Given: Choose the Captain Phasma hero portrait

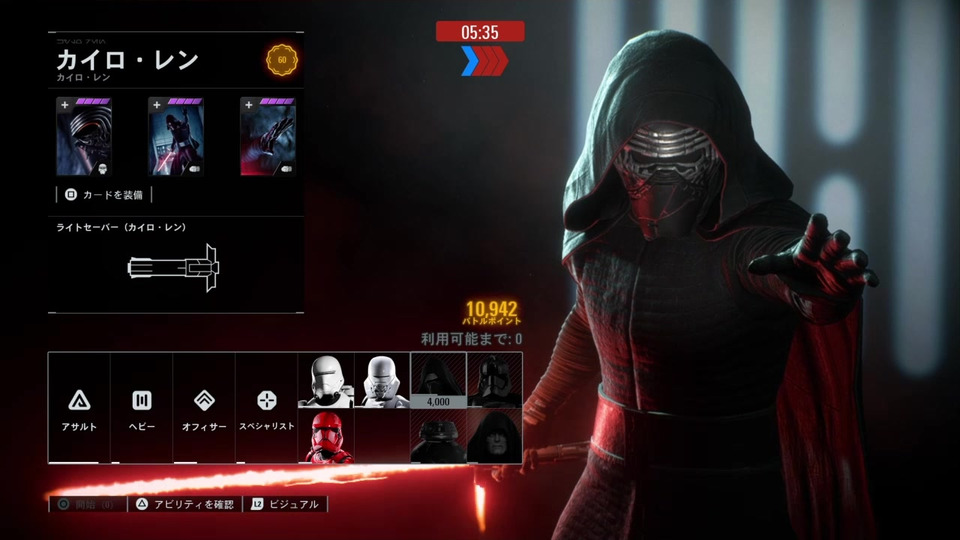Looking at the screenshot, I should 494,380.
